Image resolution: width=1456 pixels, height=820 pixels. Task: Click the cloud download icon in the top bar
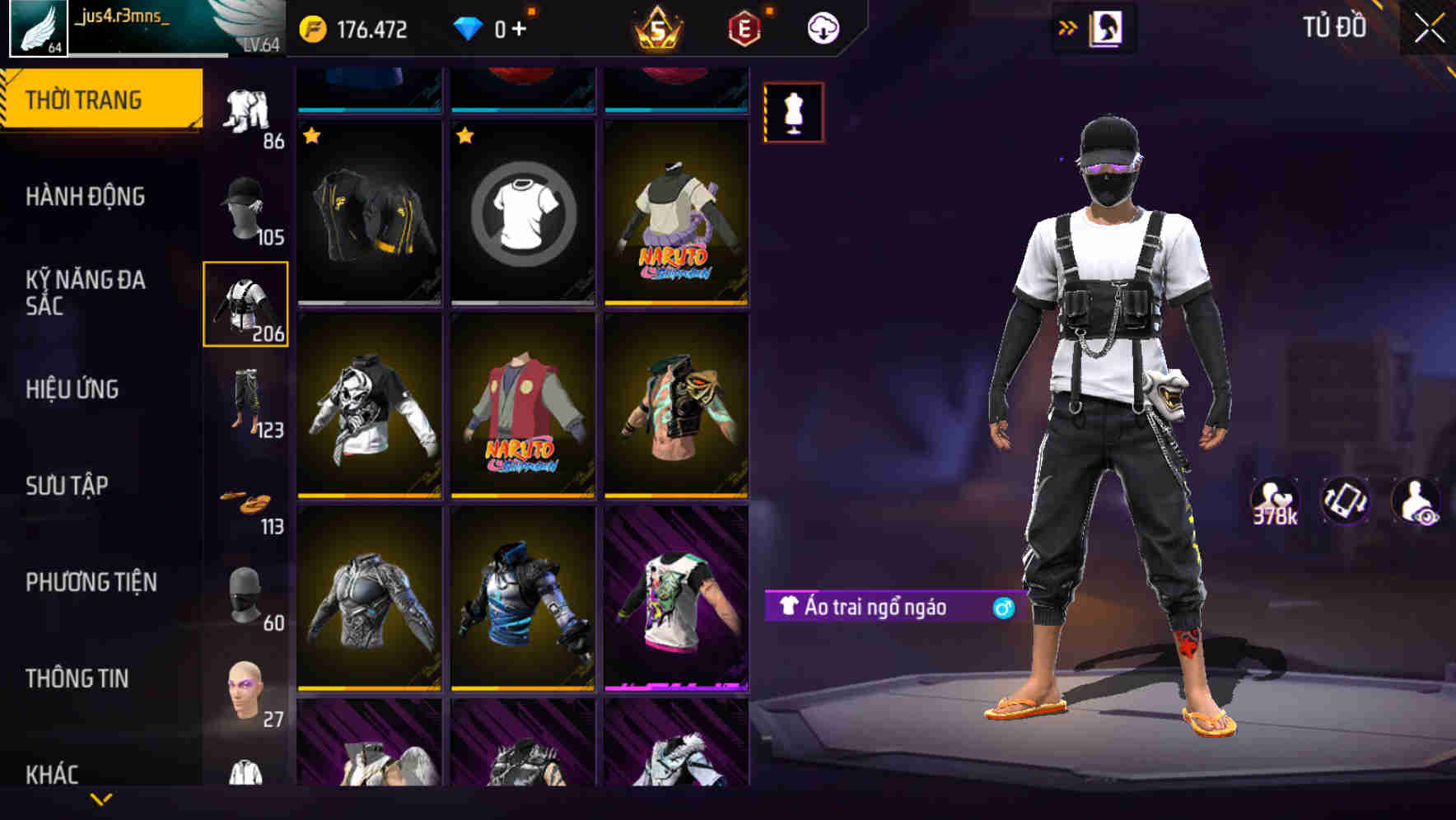[822, 27]
